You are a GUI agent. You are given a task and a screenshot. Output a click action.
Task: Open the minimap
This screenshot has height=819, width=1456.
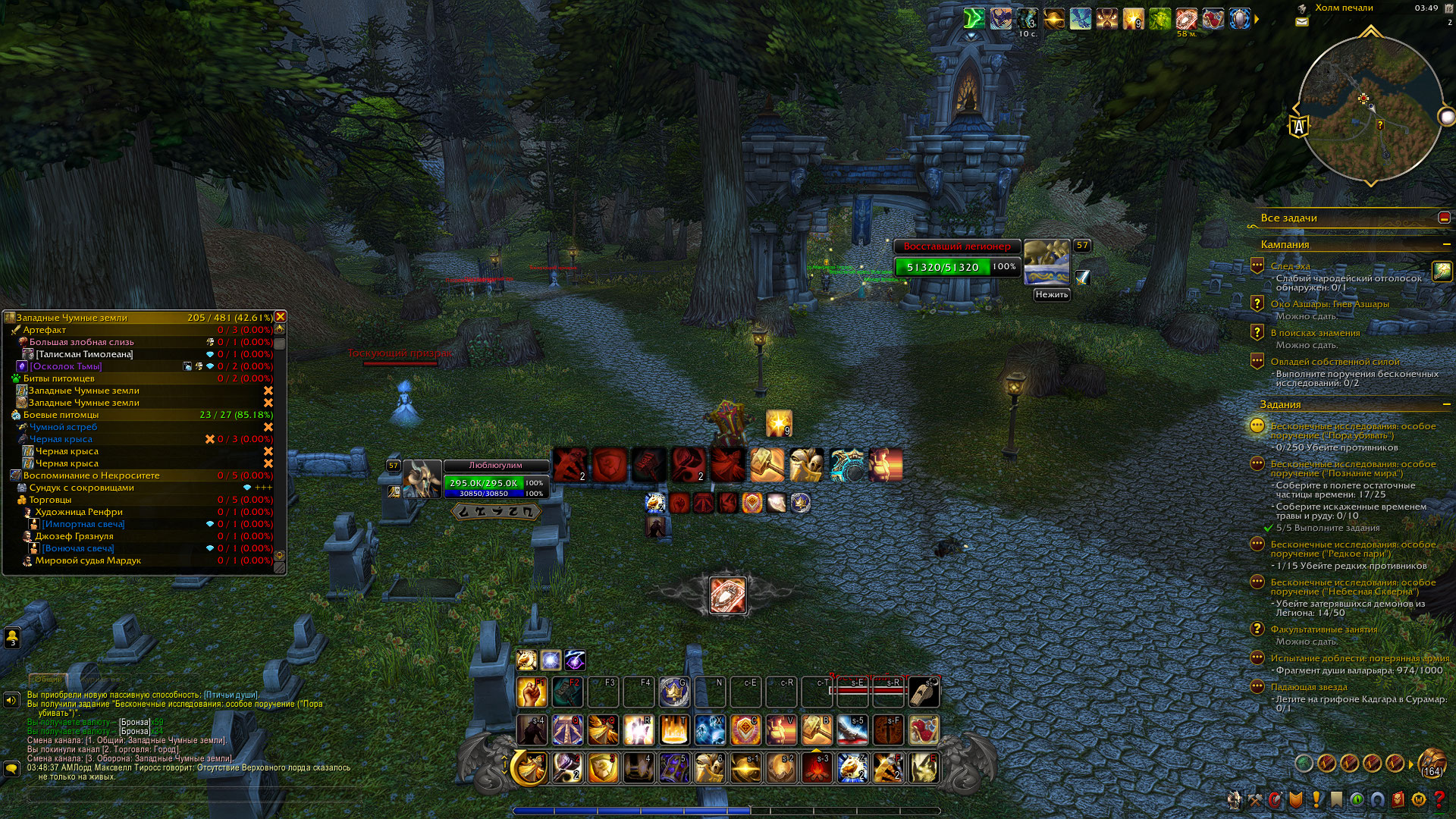click(x=1370, y=108)
